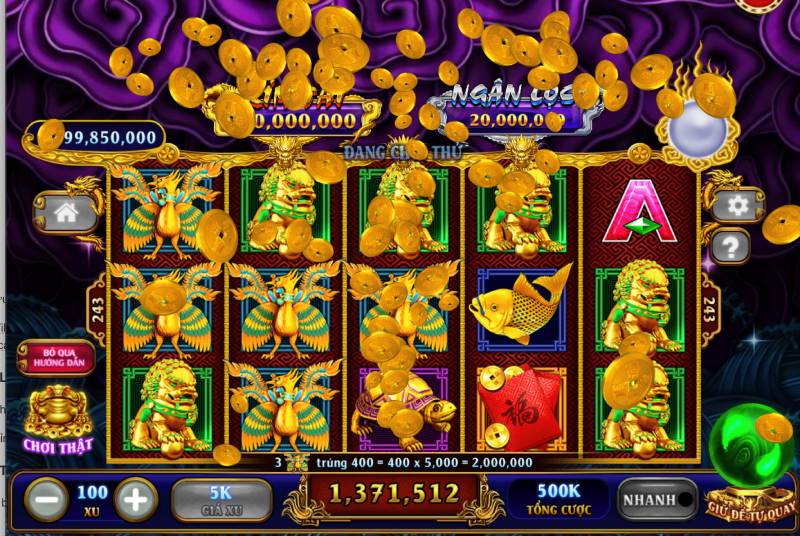Viewport: 800px width, 536px height.
Task: Decrease the coin amount with minus button
Action: (46, 498)
